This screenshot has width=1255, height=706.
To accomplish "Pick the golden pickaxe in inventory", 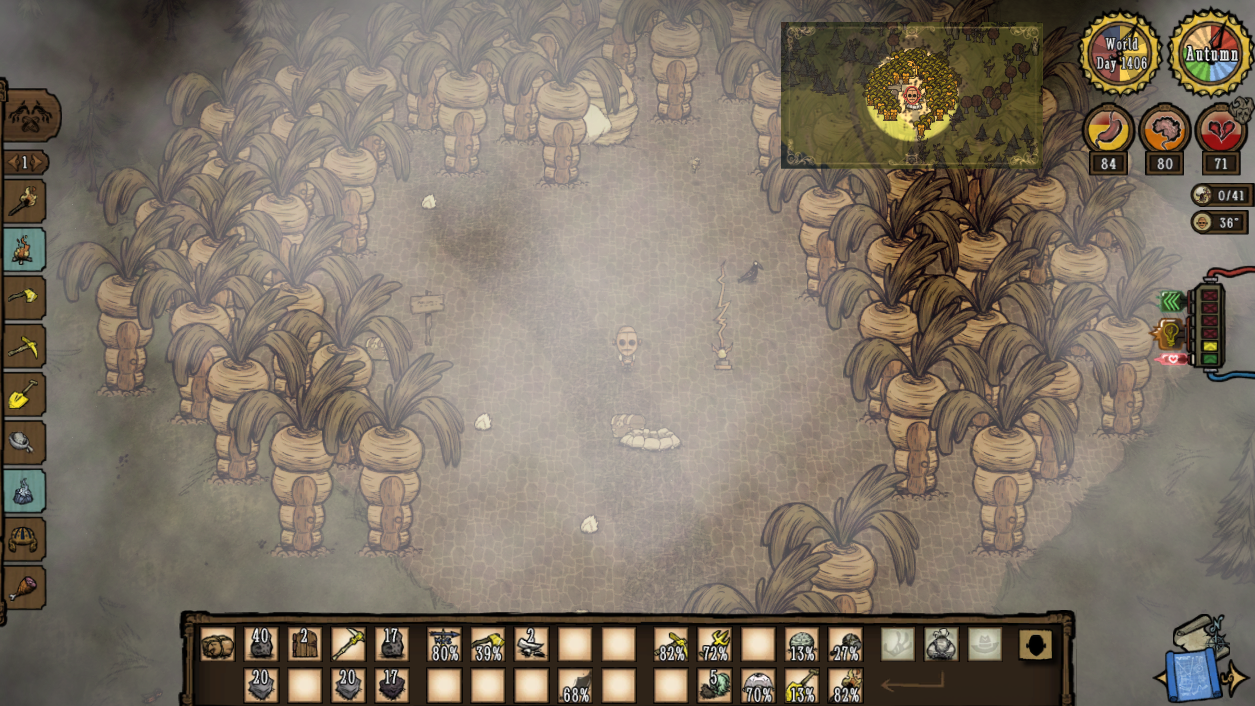I will pyautogui.click(x=348, y=644).
